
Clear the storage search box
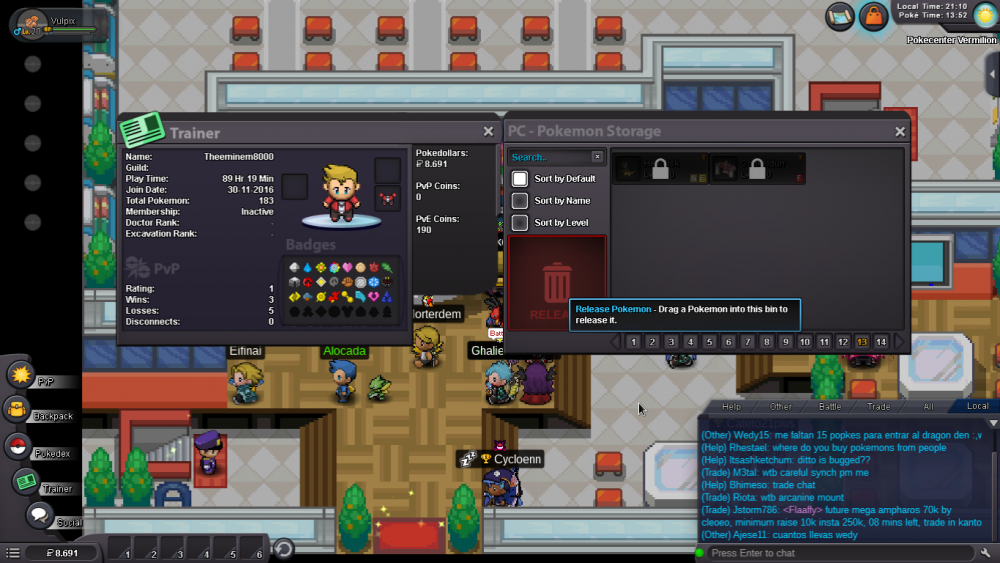point(597,157)
